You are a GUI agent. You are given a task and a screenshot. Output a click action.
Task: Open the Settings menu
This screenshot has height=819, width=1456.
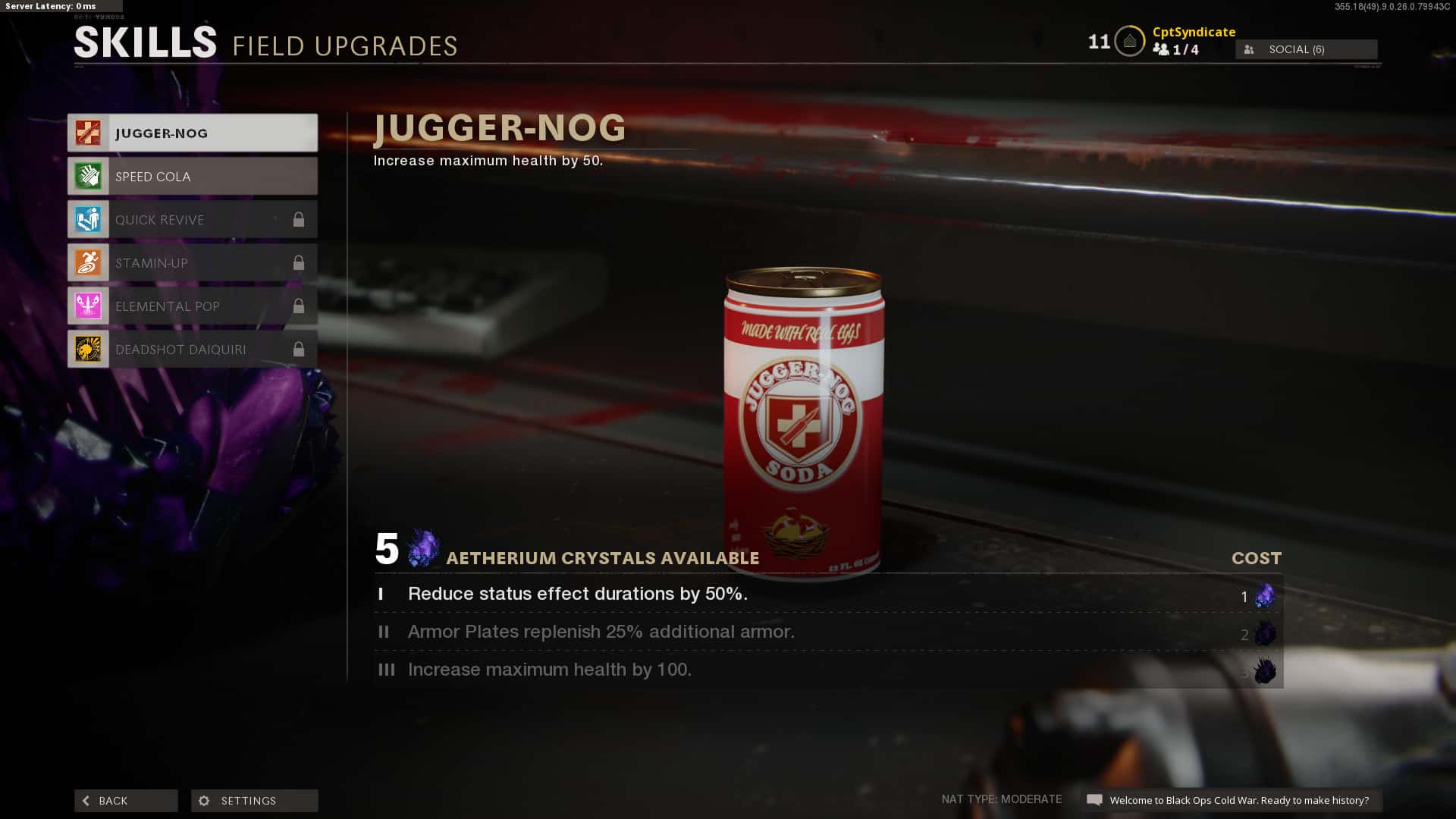pos(254,801)
